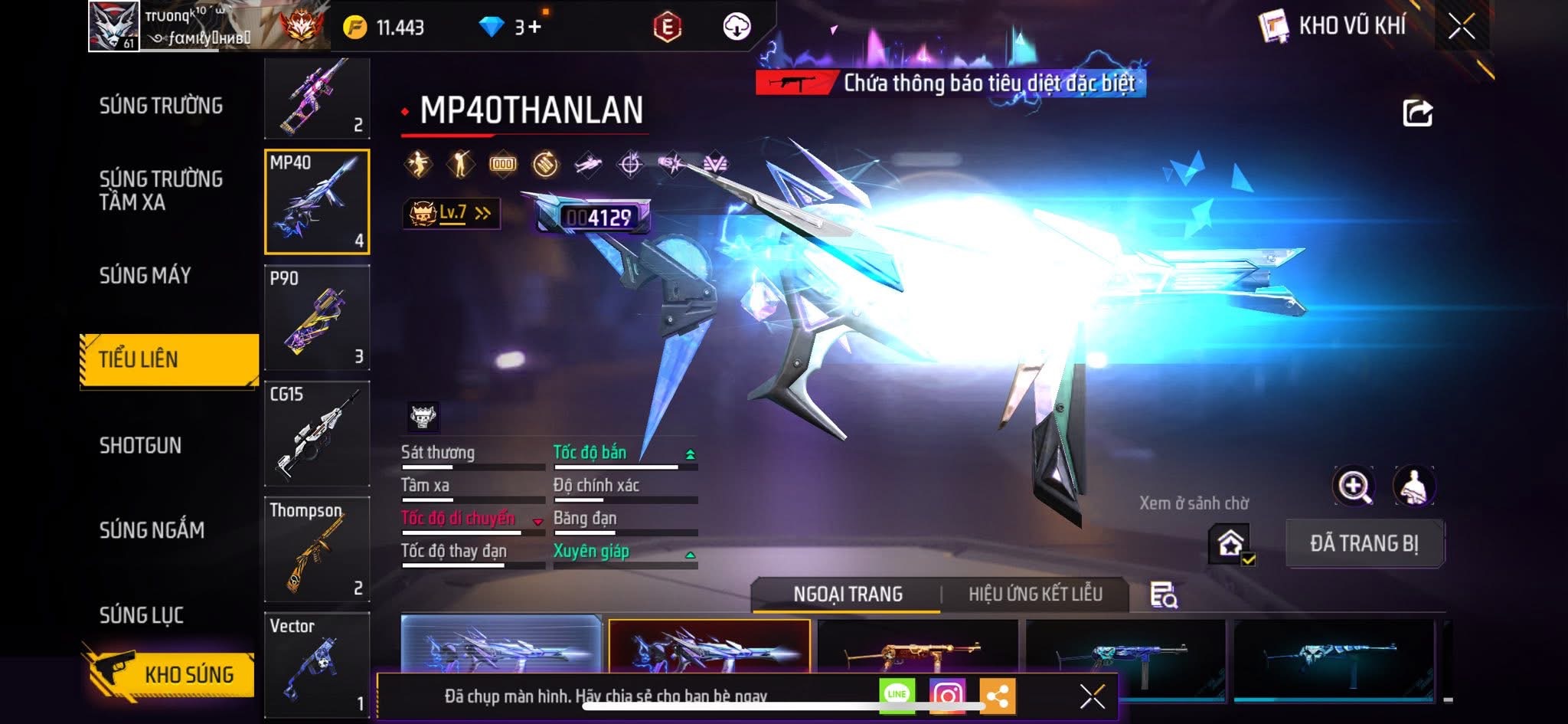Switch to HIỆU ỨNG KẾT LIỄU tab

point(1035,595)
